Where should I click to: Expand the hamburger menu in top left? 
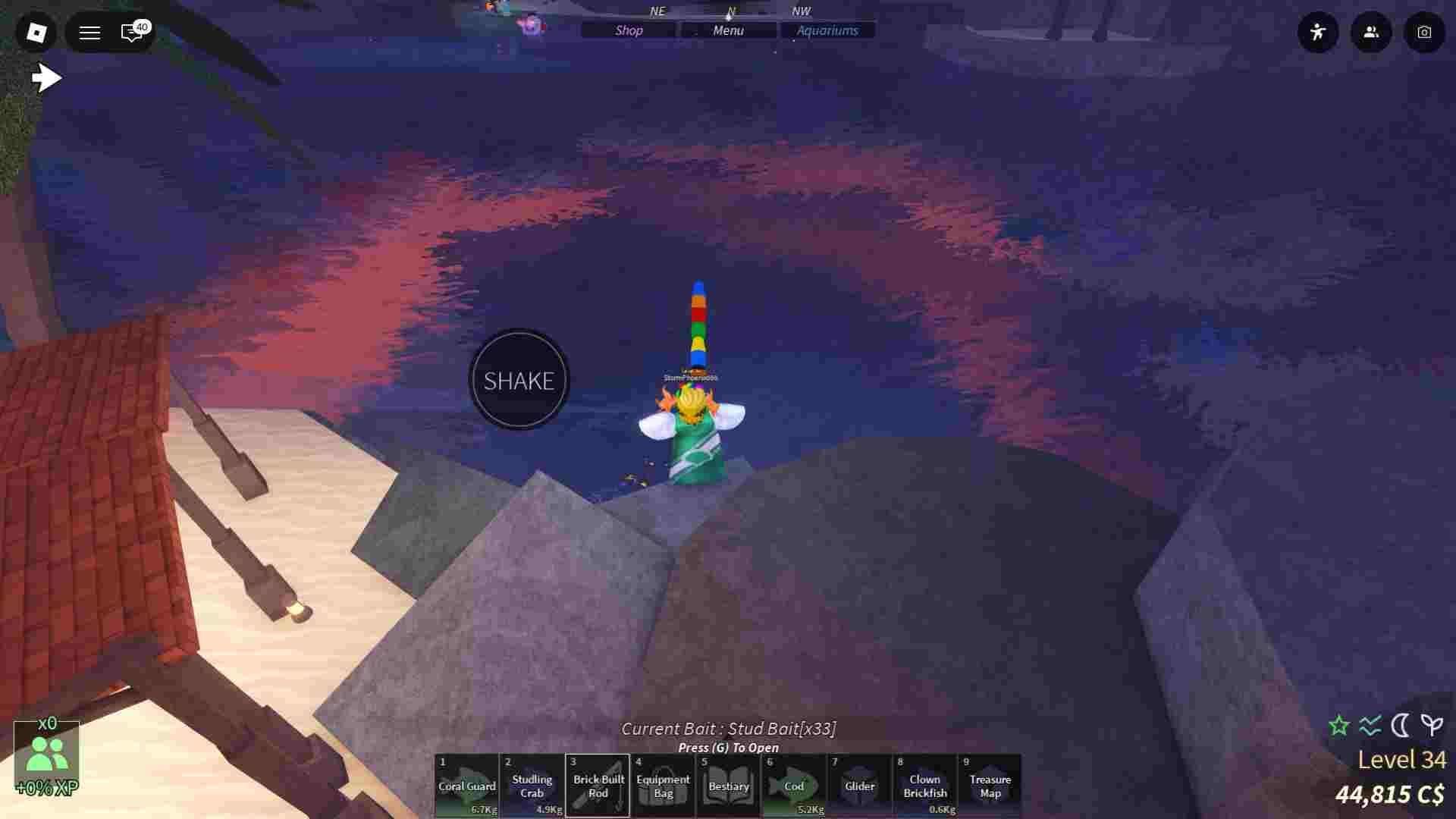90,33
